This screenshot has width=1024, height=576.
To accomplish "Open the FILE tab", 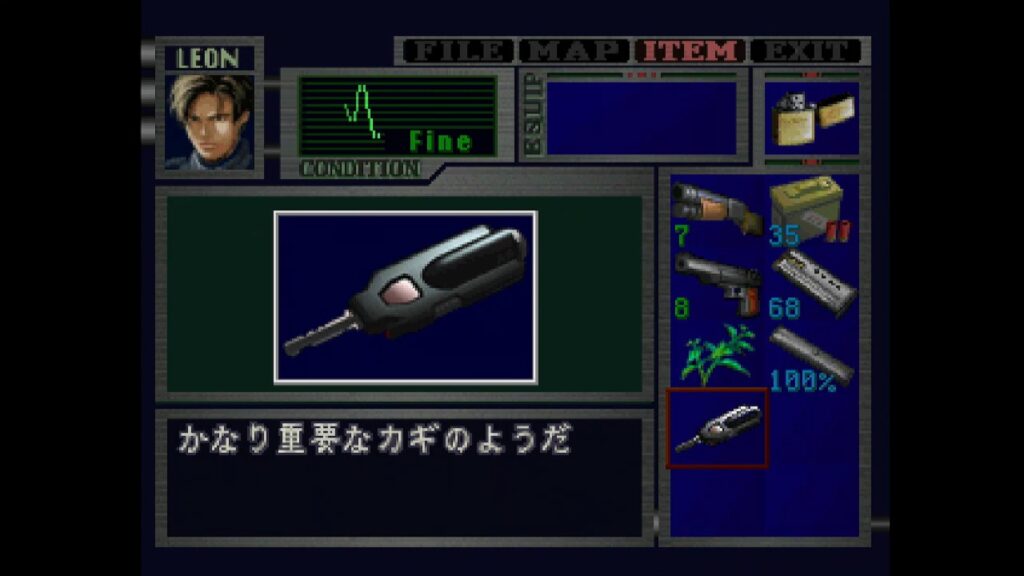I will click(459, 51).
